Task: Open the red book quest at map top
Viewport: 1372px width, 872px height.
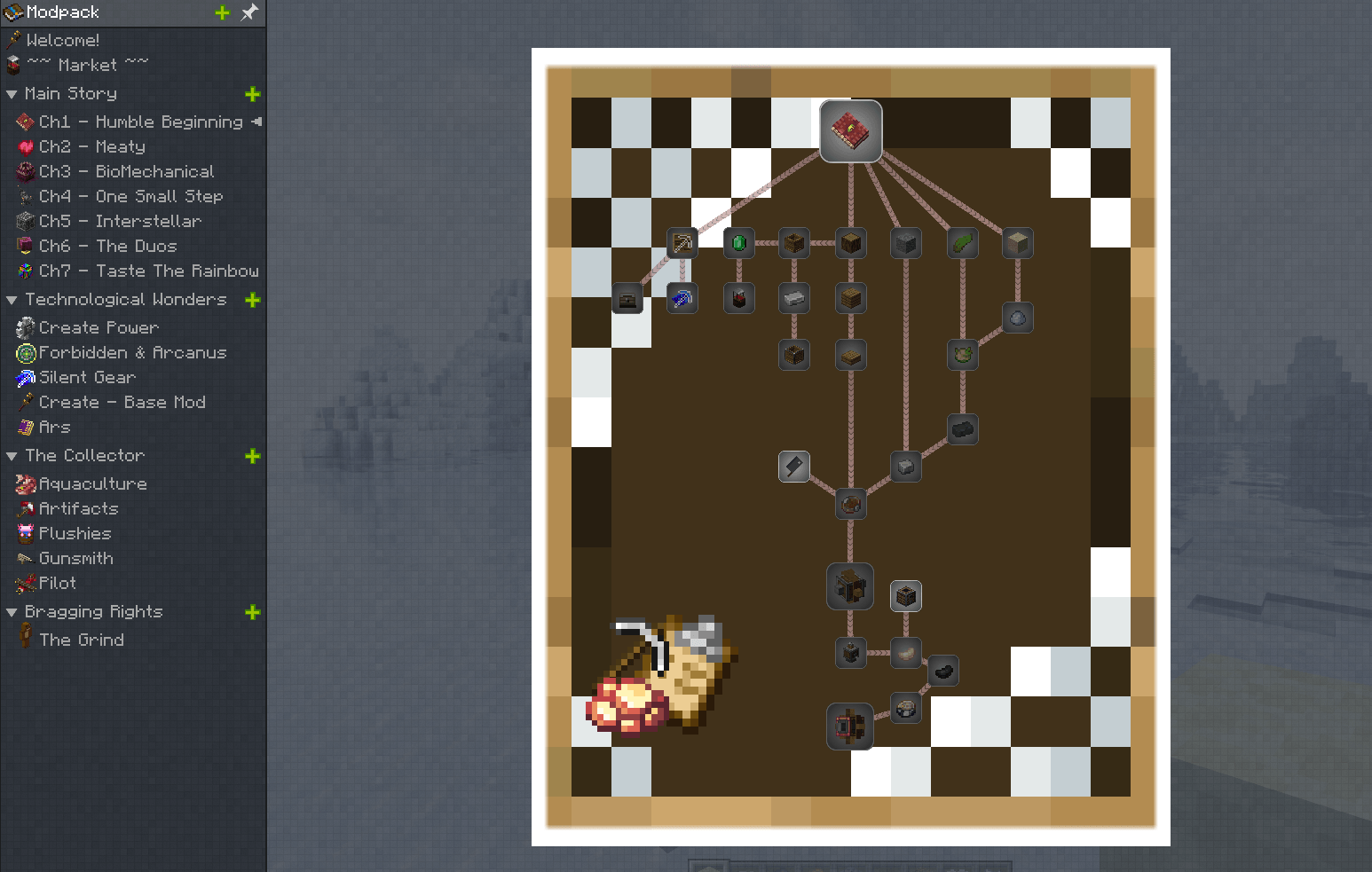Action: point(850,130)
